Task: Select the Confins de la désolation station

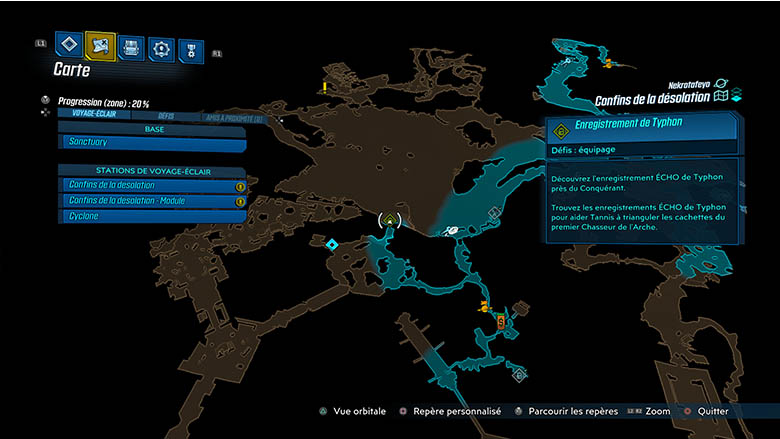Action: (x=152, y=186)
